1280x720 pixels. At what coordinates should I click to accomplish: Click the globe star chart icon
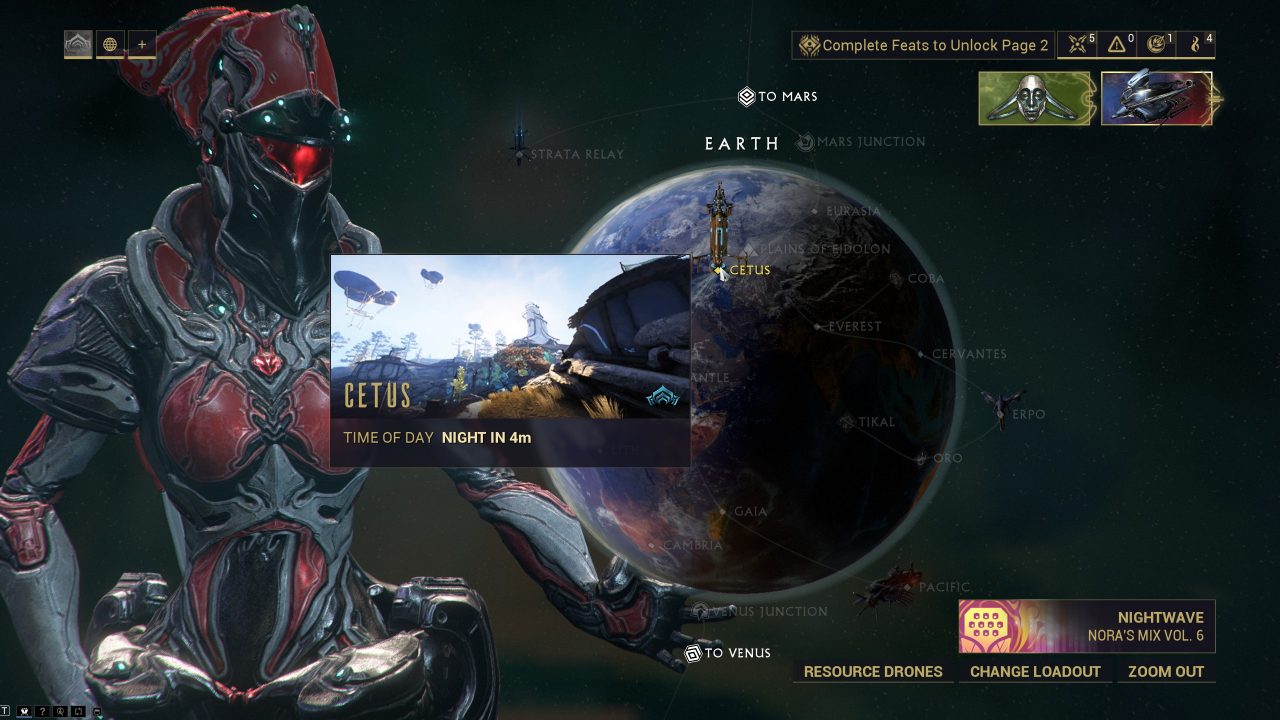point(109,43)
